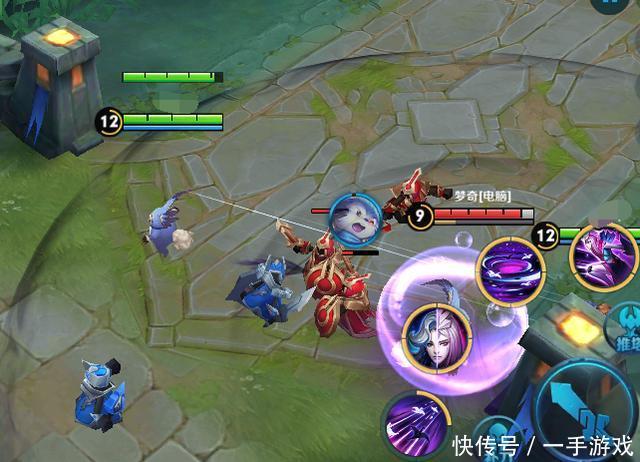
Task: Activate the purple vortex skill
Action: pos(510,270)
